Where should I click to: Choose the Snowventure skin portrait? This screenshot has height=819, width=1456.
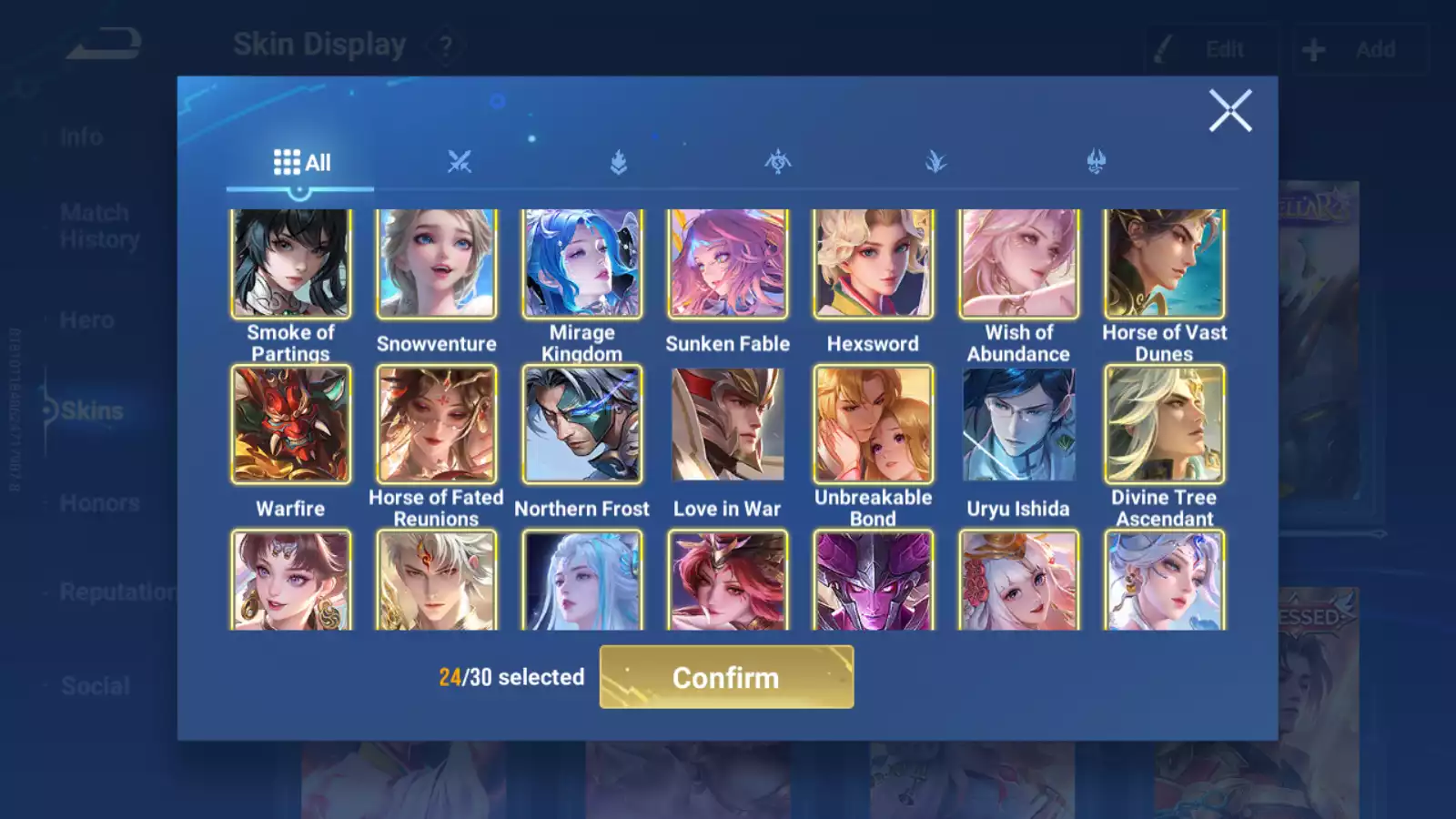coord(437,264)
